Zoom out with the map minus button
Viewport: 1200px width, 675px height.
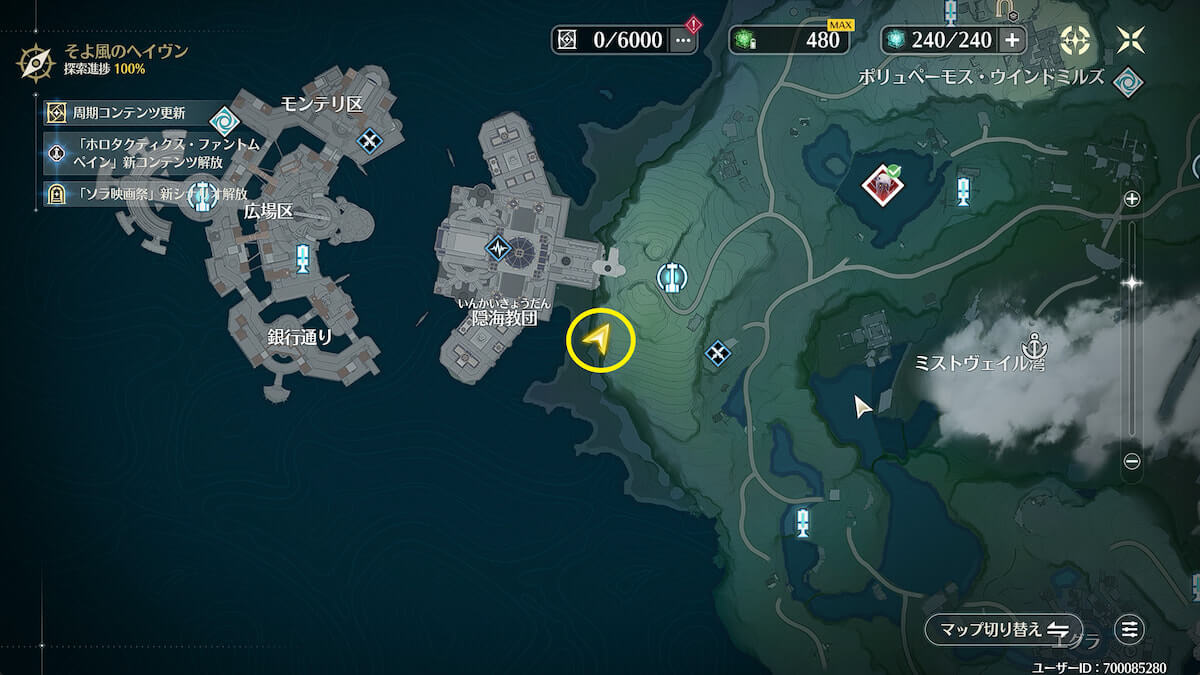click(1132, 461)
